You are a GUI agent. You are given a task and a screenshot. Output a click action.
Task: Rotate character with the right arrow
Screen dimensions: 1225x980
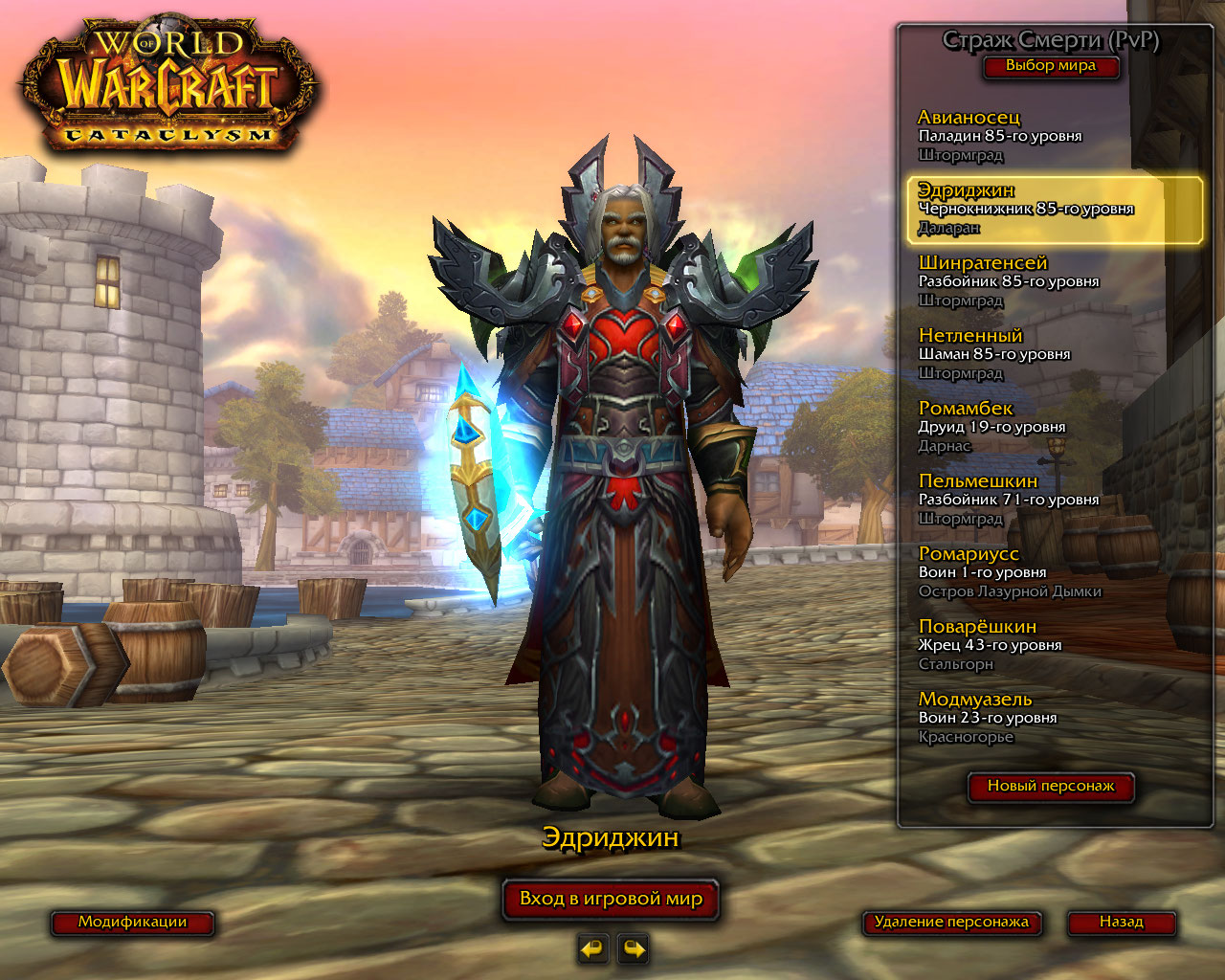coord(634,948)
